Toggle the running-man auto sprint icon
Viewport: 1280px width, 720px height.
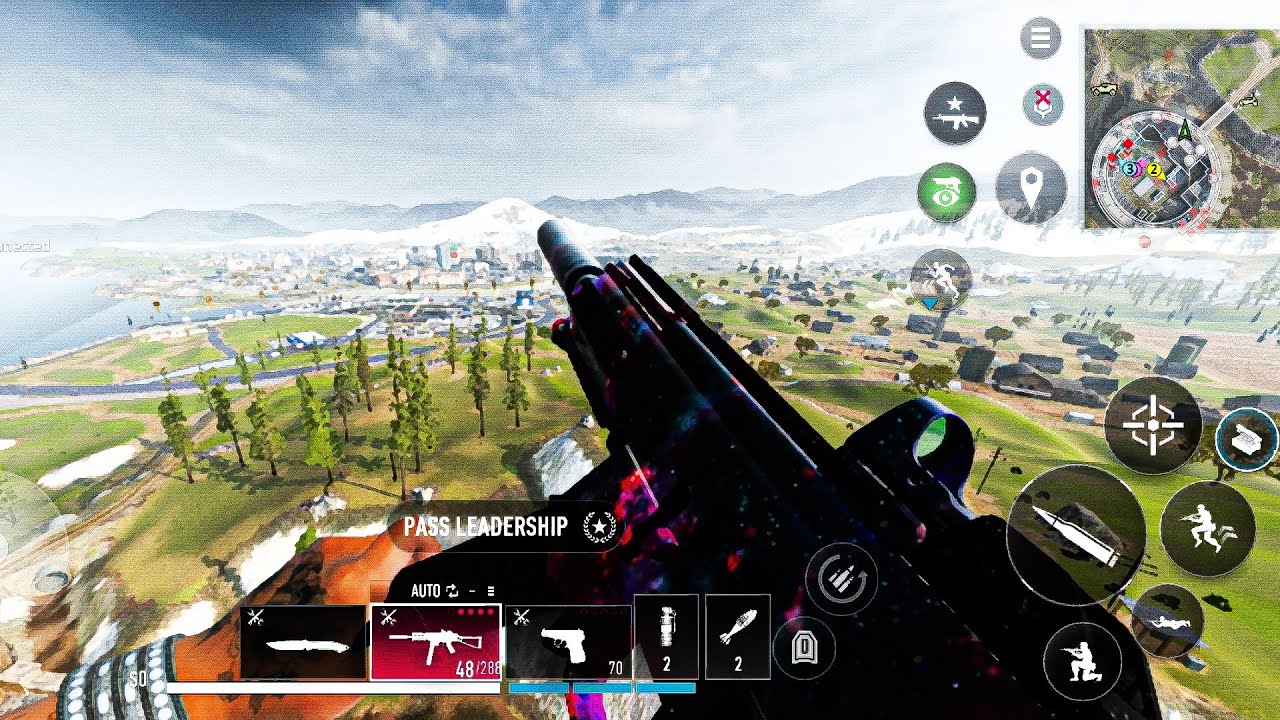[941, 279]
